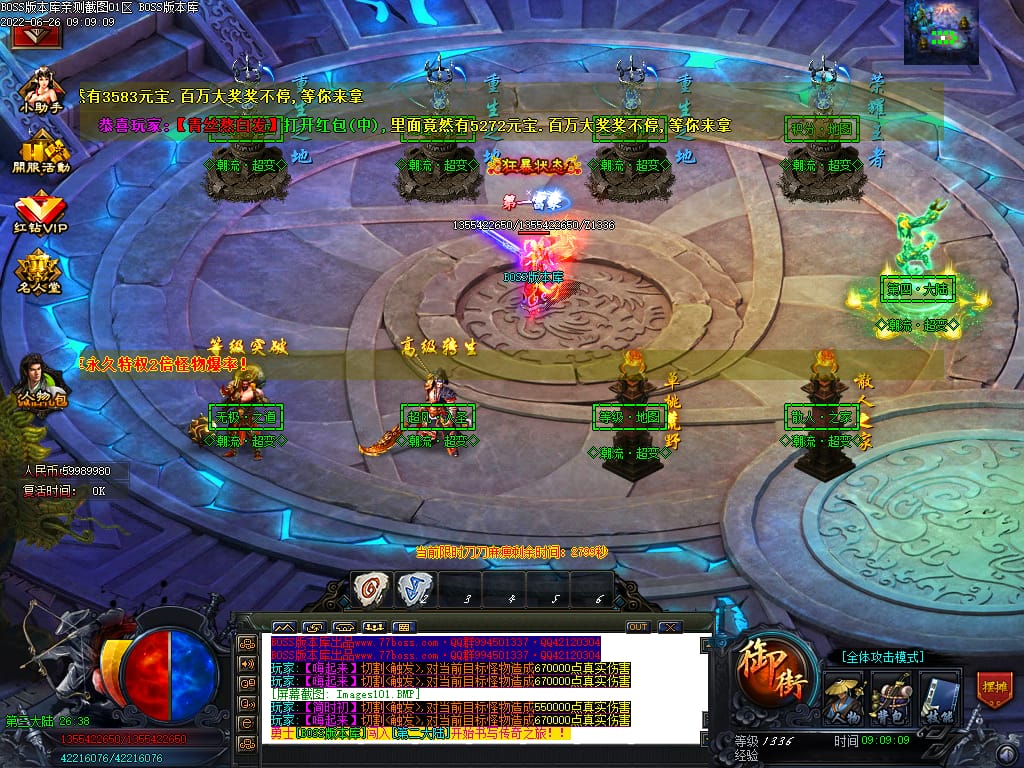Image resolution: width=1024 pixels, height=768 pixels.
Task: Open the minimap thumbnail
Action: [x=941, y=33]
